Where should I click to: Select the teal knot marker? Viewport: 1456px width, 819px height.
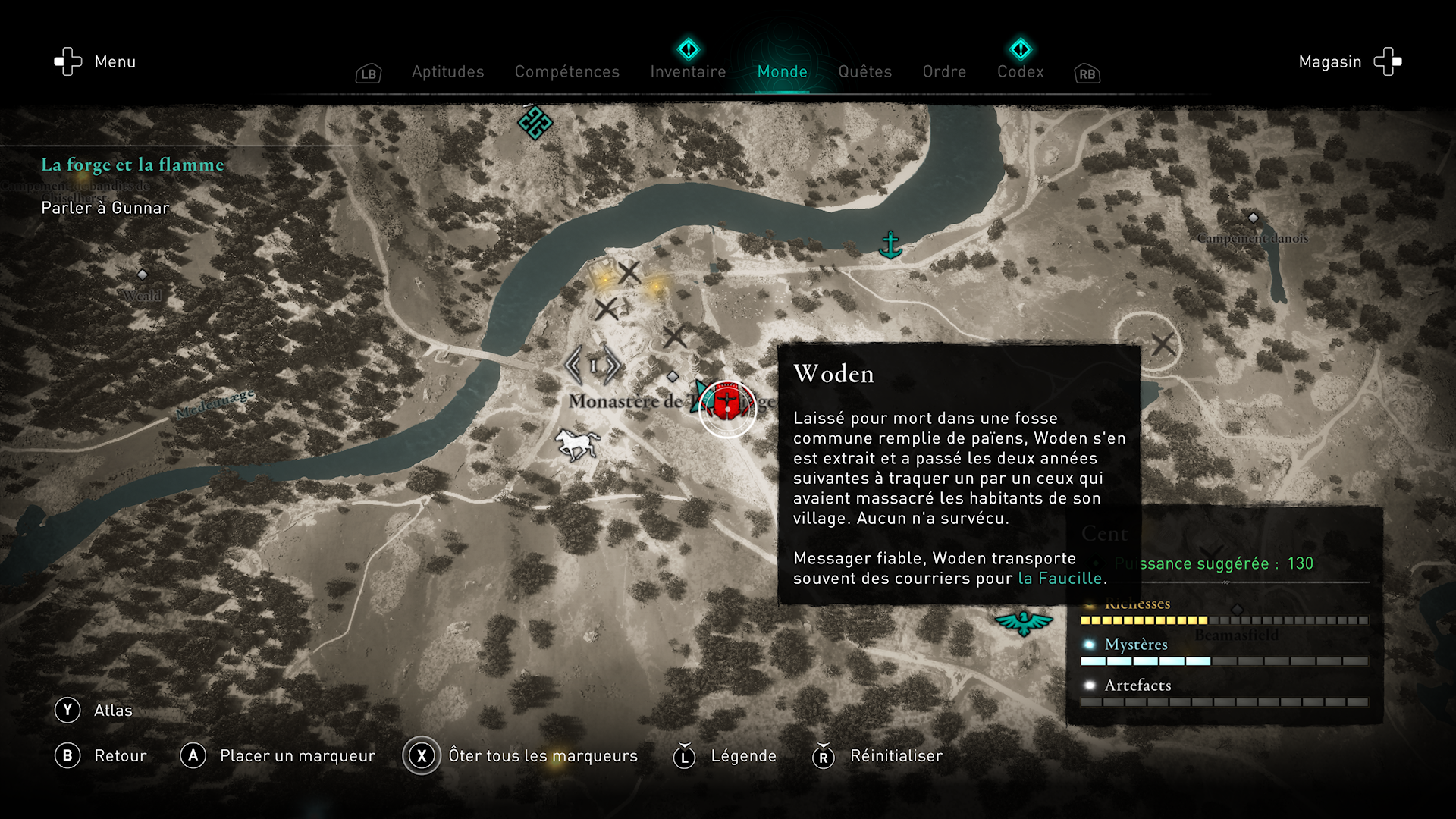pos(535,122)
